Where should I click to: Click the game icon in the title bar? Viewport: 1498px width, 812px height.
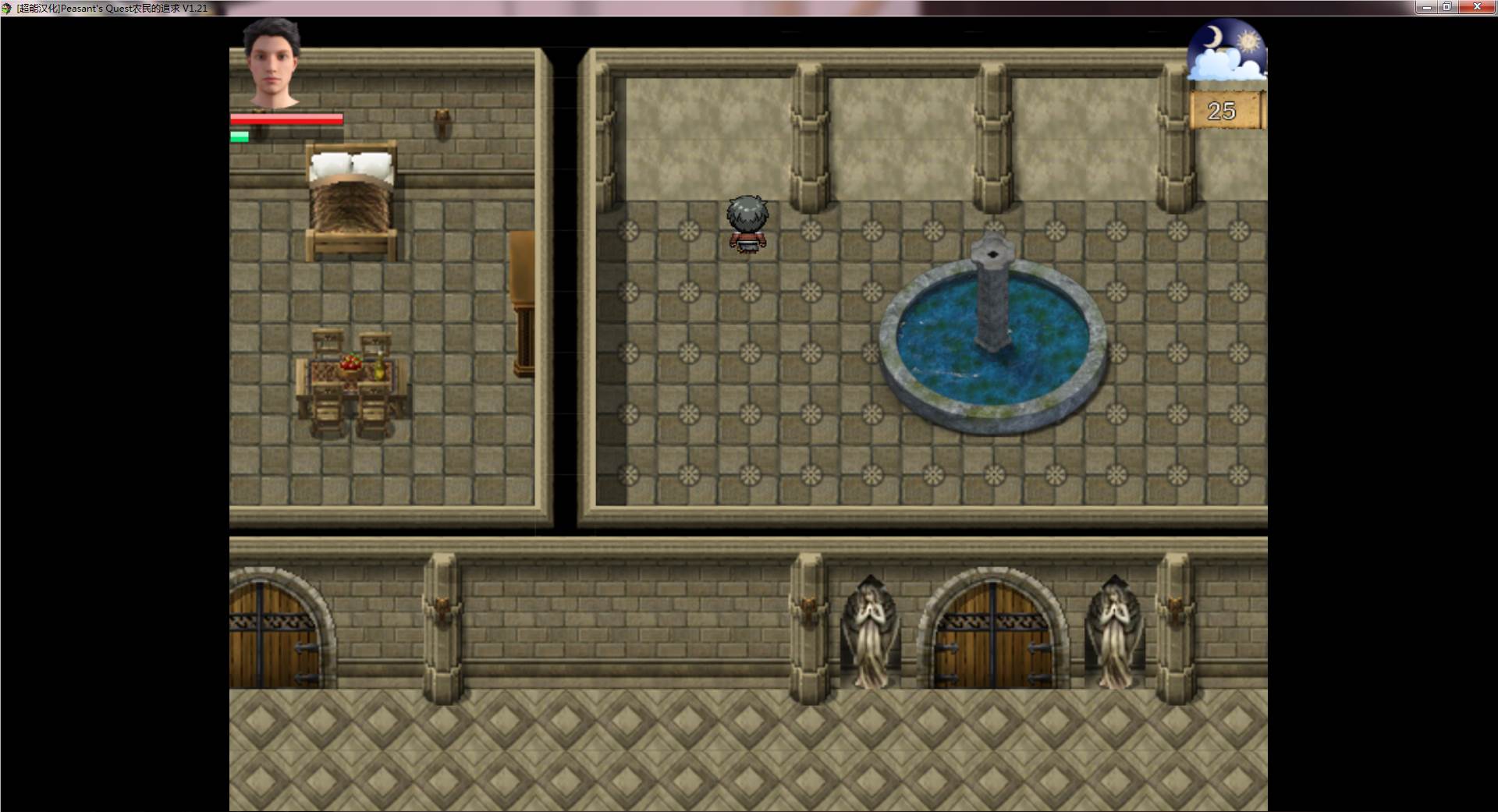pyautogui.click(x=8, y=7)
